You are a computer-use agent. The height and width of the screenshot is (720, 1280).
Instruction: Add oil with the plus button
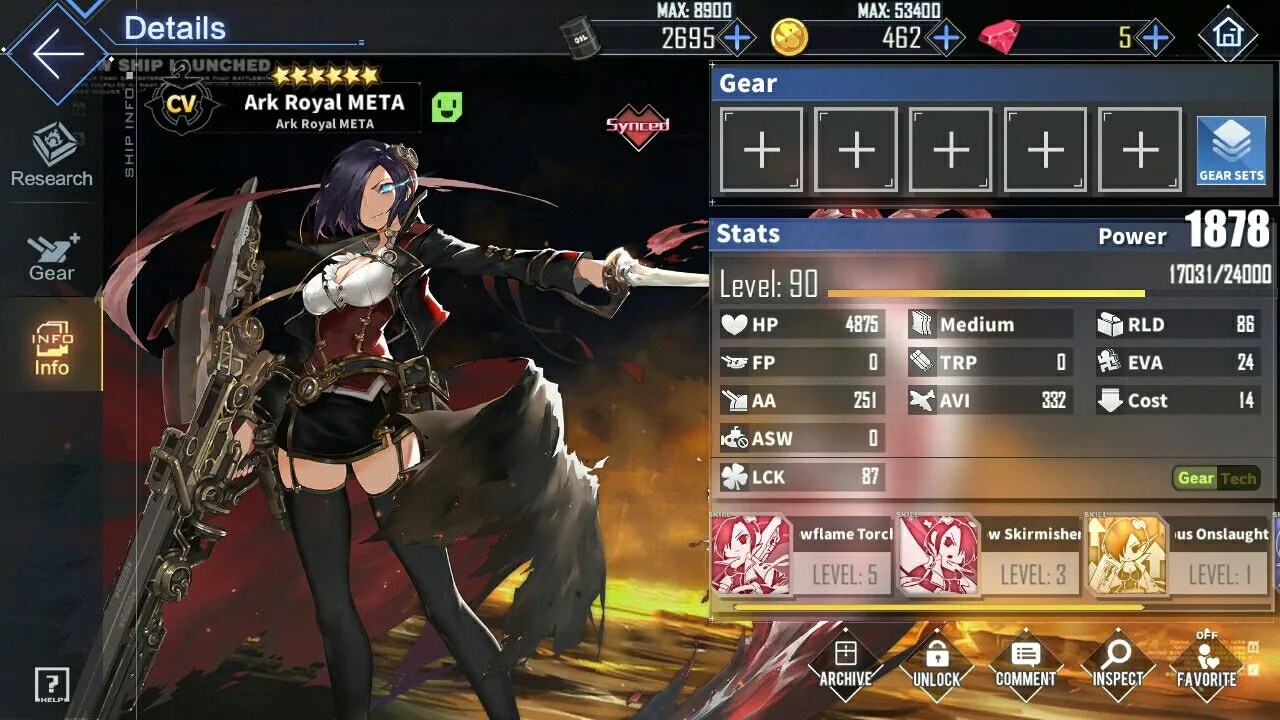[737, 38]
